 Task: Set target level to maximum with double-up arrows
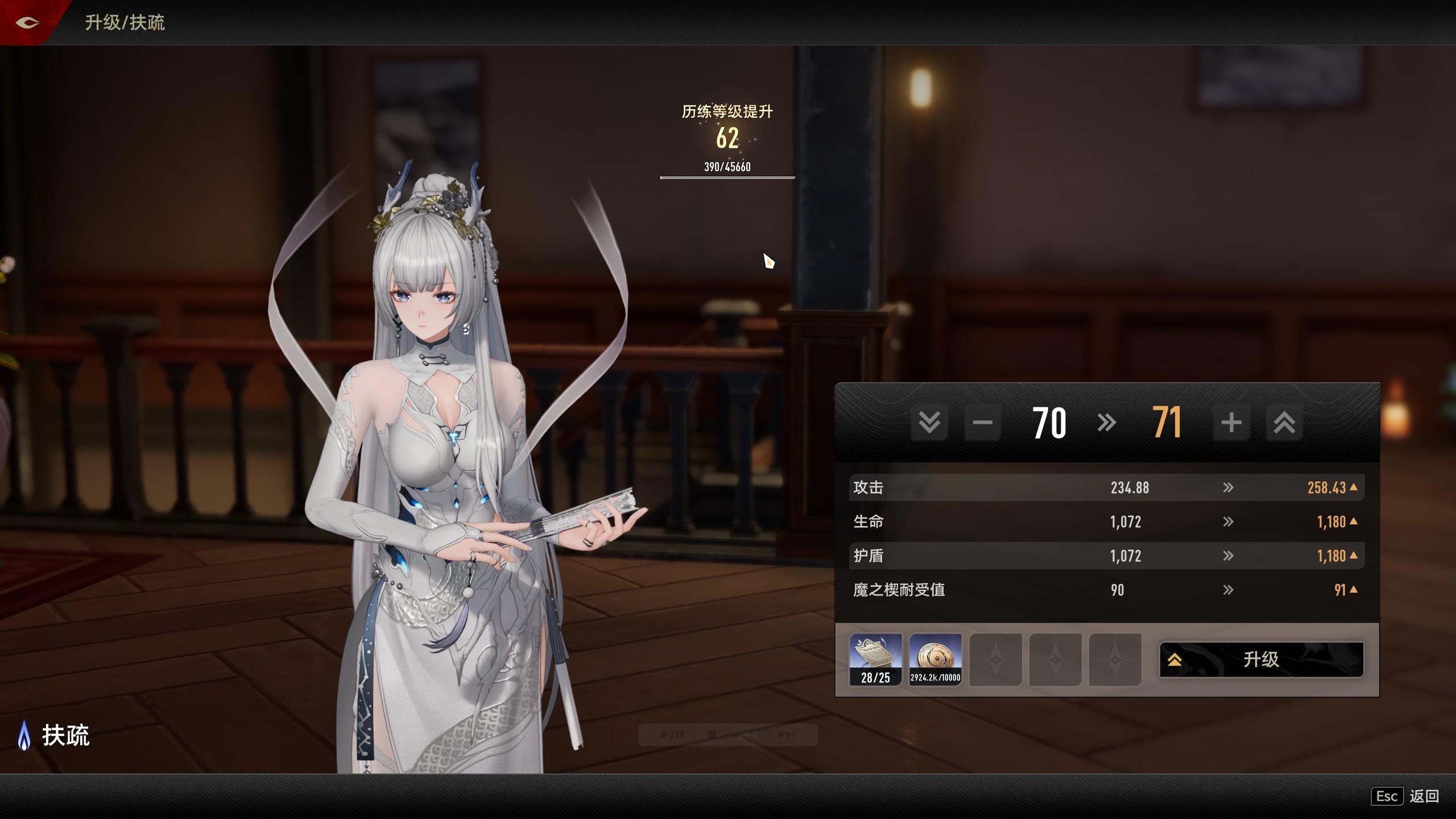[x=1284, y=423]
